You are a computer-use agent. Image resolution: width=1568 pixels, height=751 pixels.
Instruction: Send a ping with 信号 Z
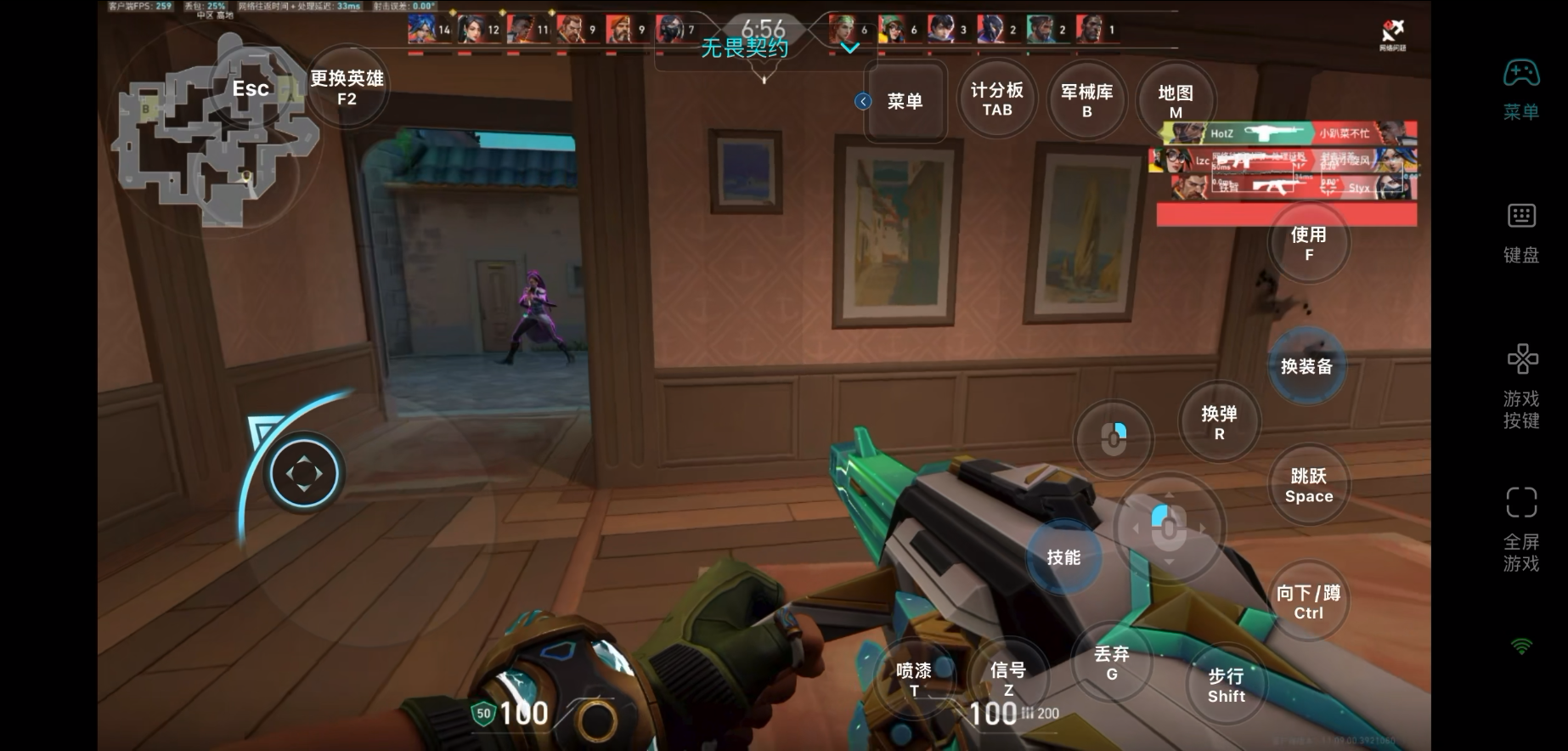pos(1008,679)
